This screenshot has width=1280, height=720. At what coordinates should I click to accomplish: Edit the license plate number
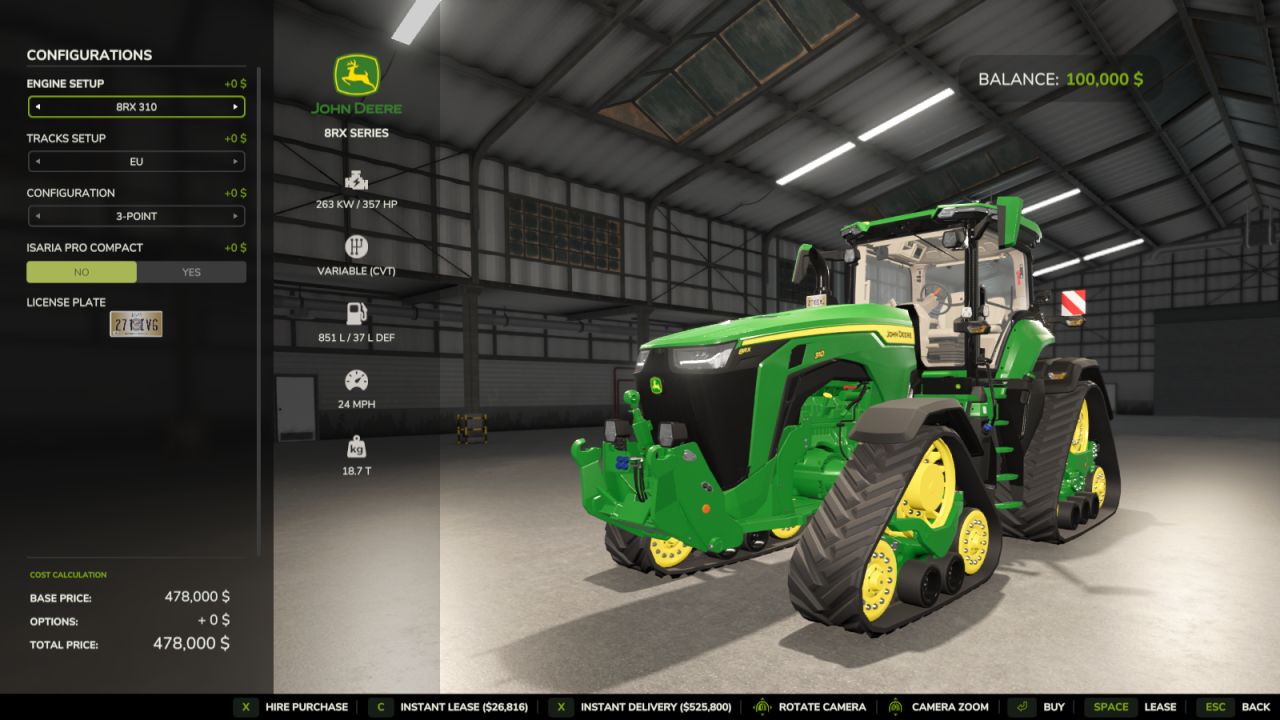point(136,324)
